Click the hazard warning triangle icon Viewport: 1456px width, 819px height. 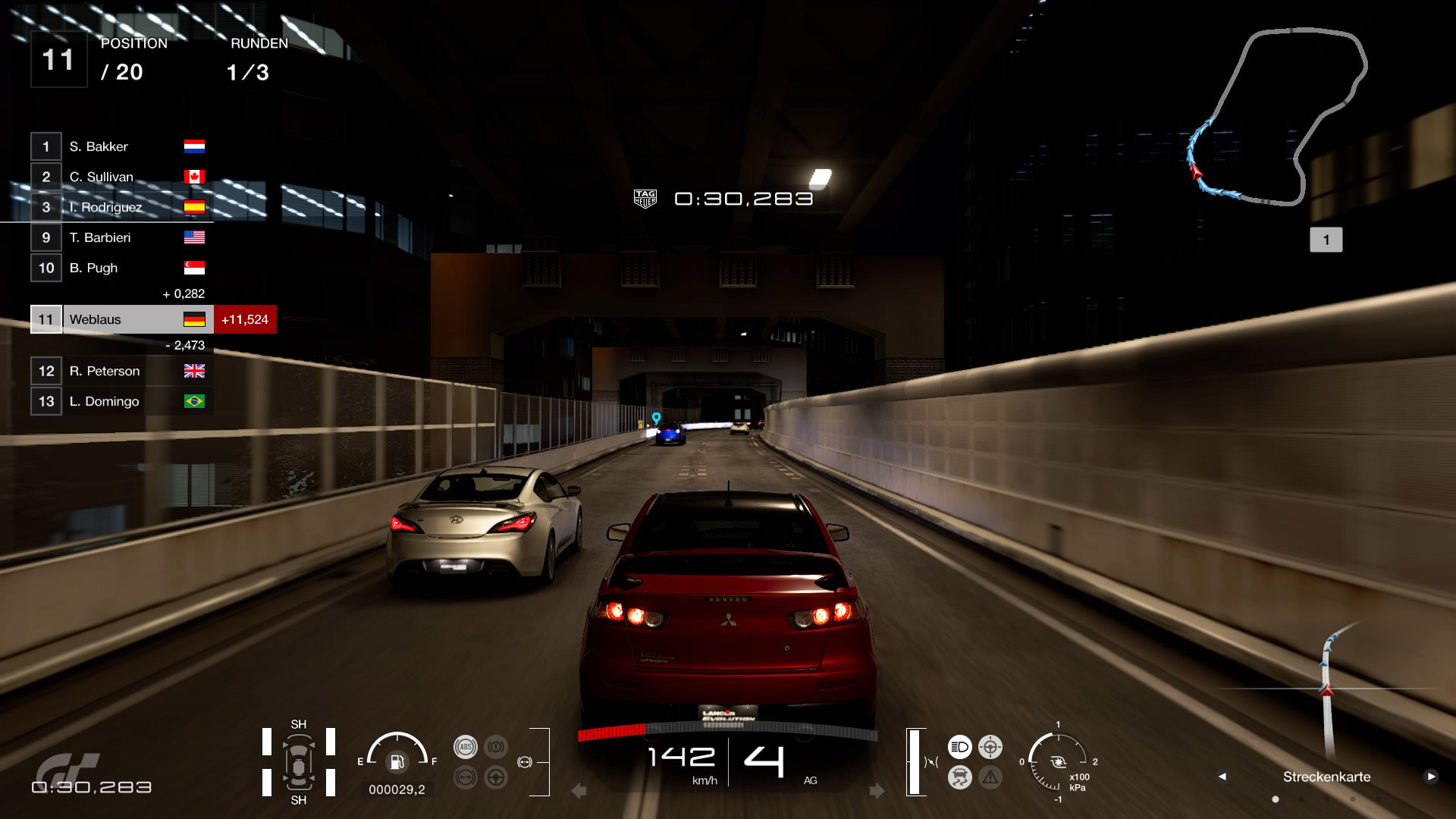pos(990,777)
